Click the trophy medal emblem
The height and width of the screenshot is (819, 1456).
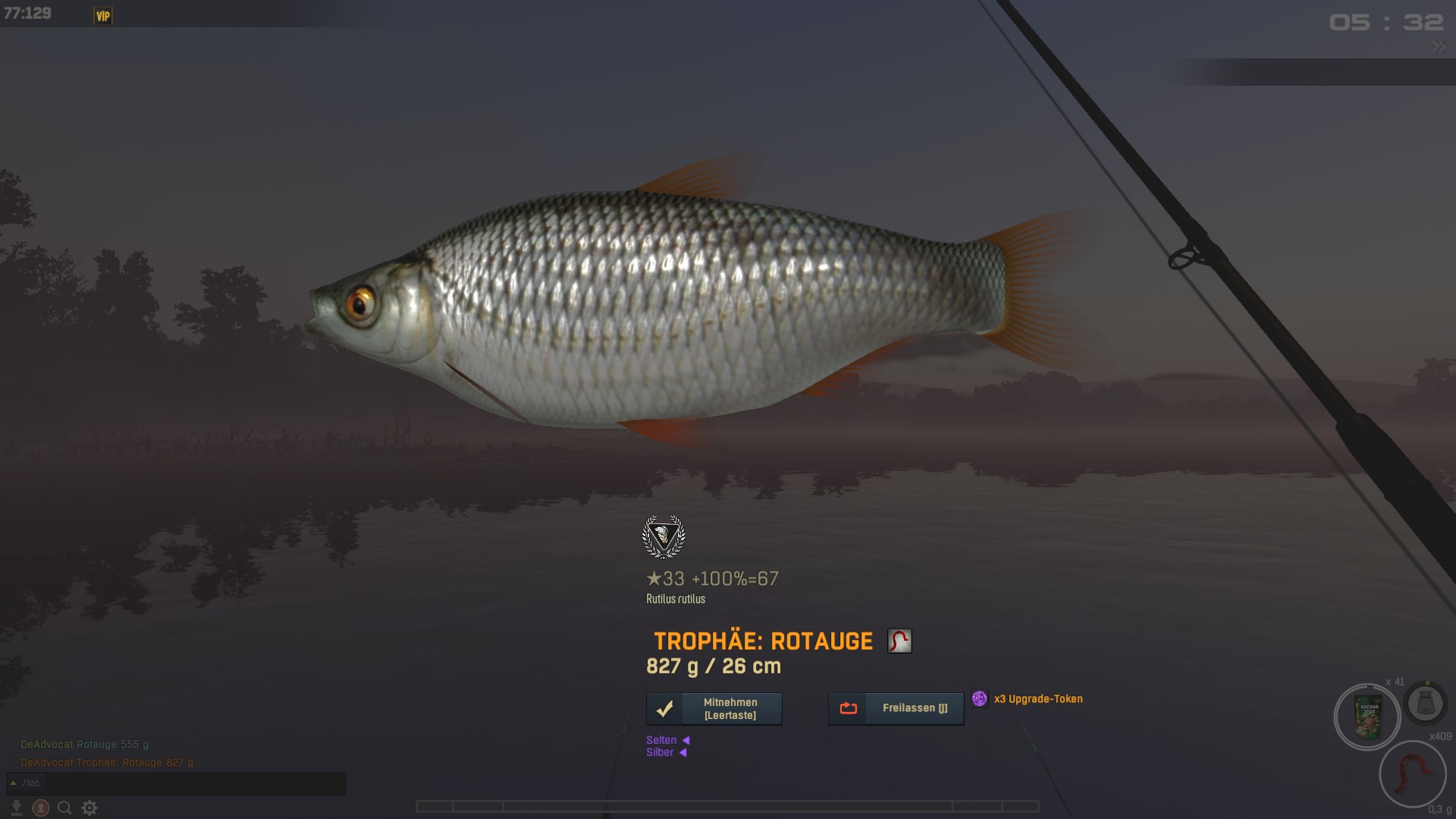[x=664, y=537]
